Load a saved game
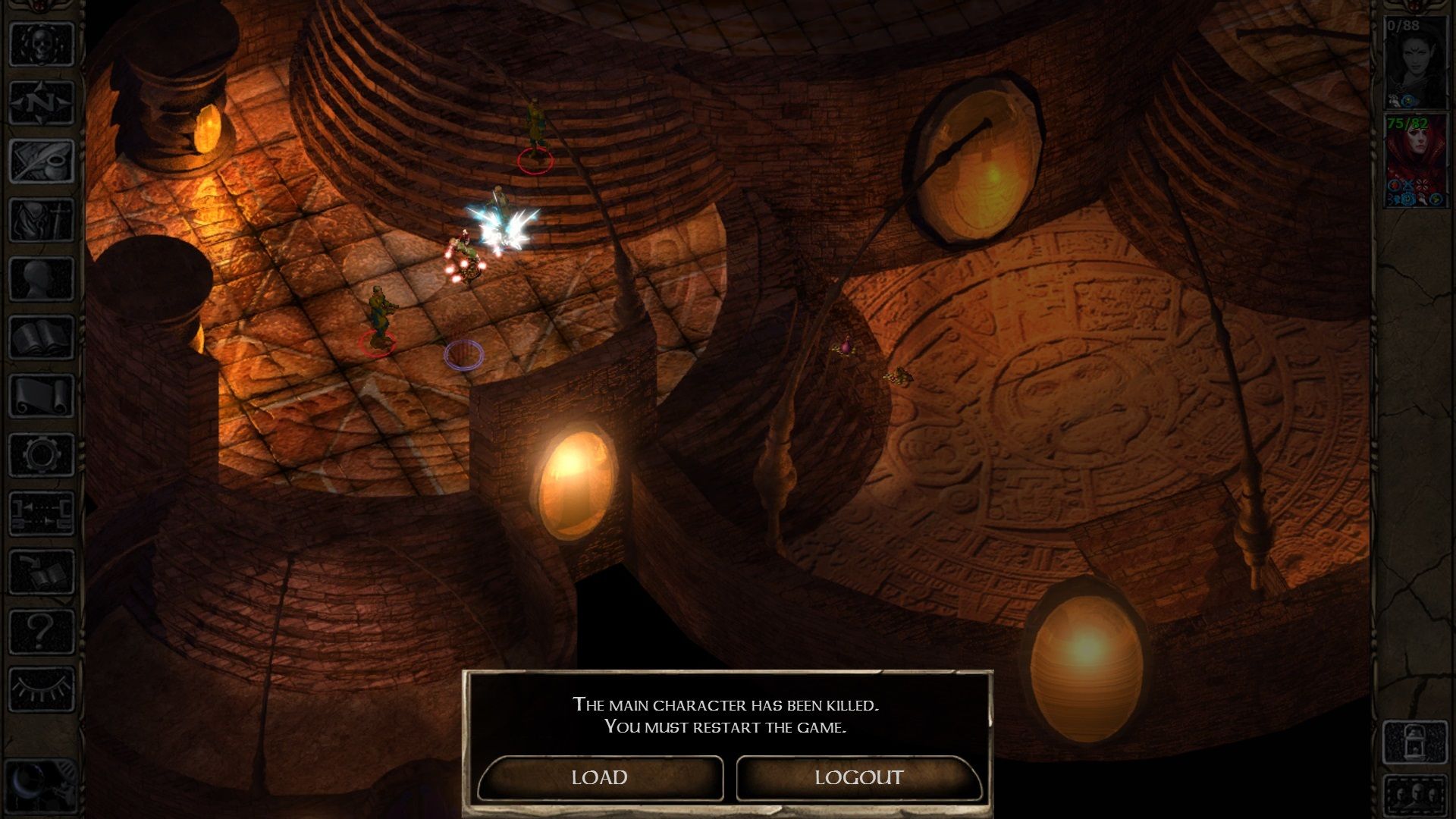Viewport: 1456px width, 819px height. (x=600, y=777)
